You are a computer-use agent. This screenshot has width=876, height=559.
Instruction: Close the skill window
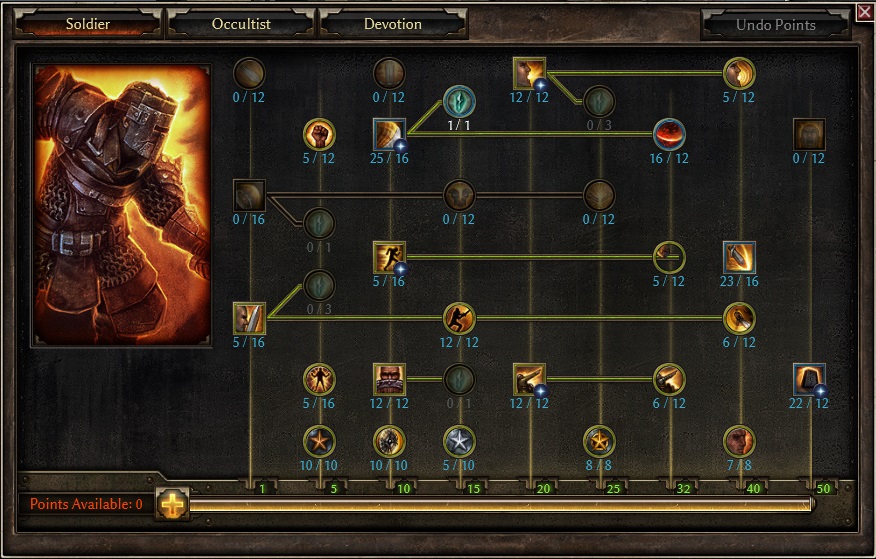pos(864,12)
